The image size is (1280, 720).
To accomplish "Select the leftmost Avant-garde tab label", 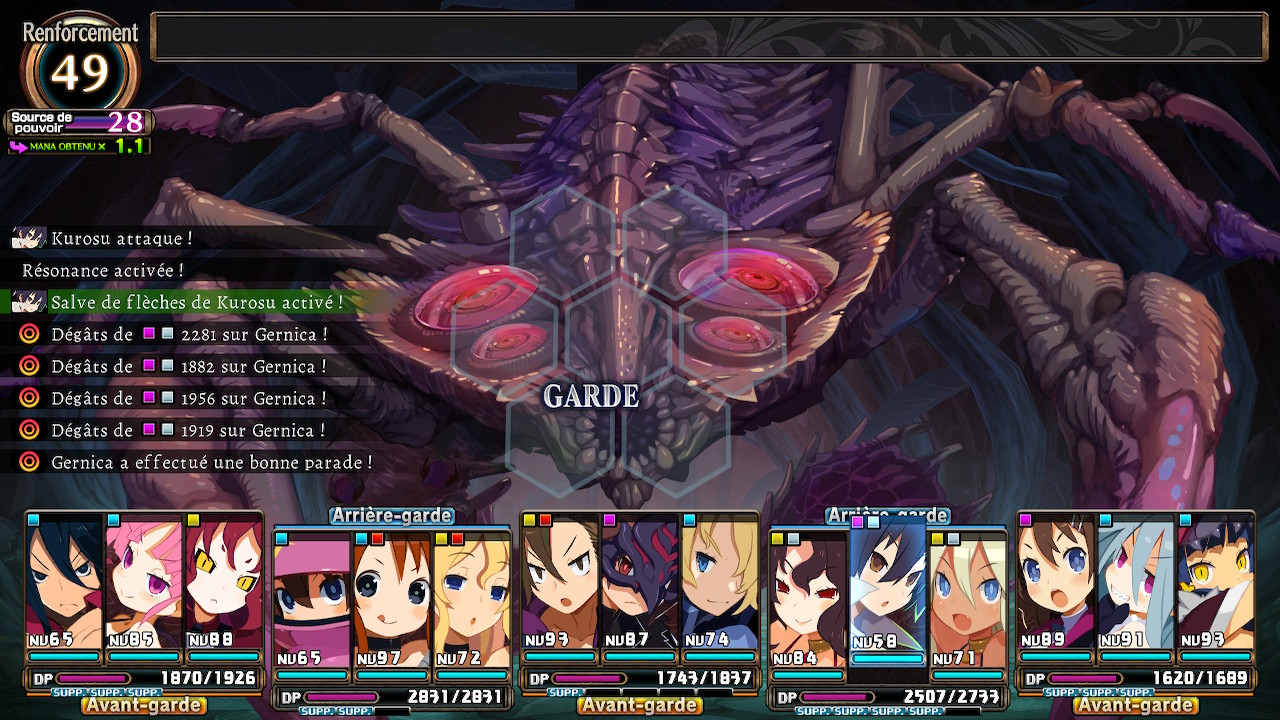I will [145, 704].
